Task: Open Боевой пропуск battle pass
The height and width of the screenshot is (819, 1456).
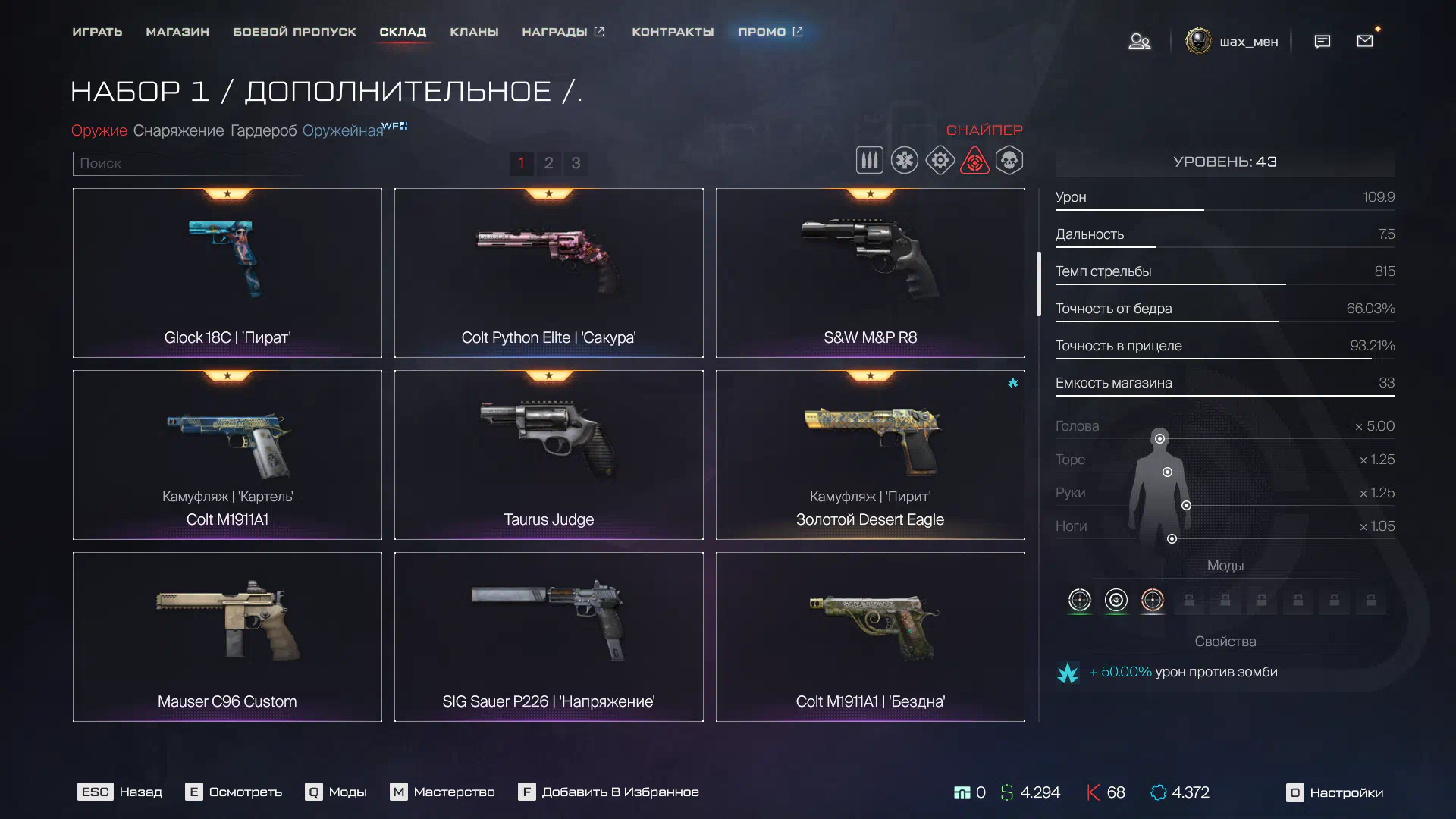Action: (294, 32)
